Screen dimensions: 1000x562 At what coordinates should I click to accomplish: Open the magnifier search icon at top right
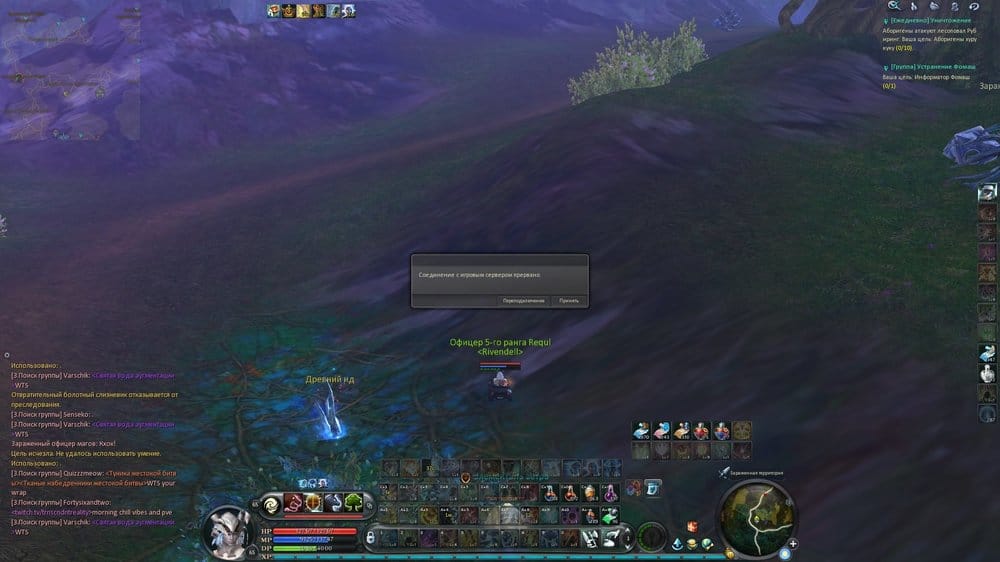[894, 6]
